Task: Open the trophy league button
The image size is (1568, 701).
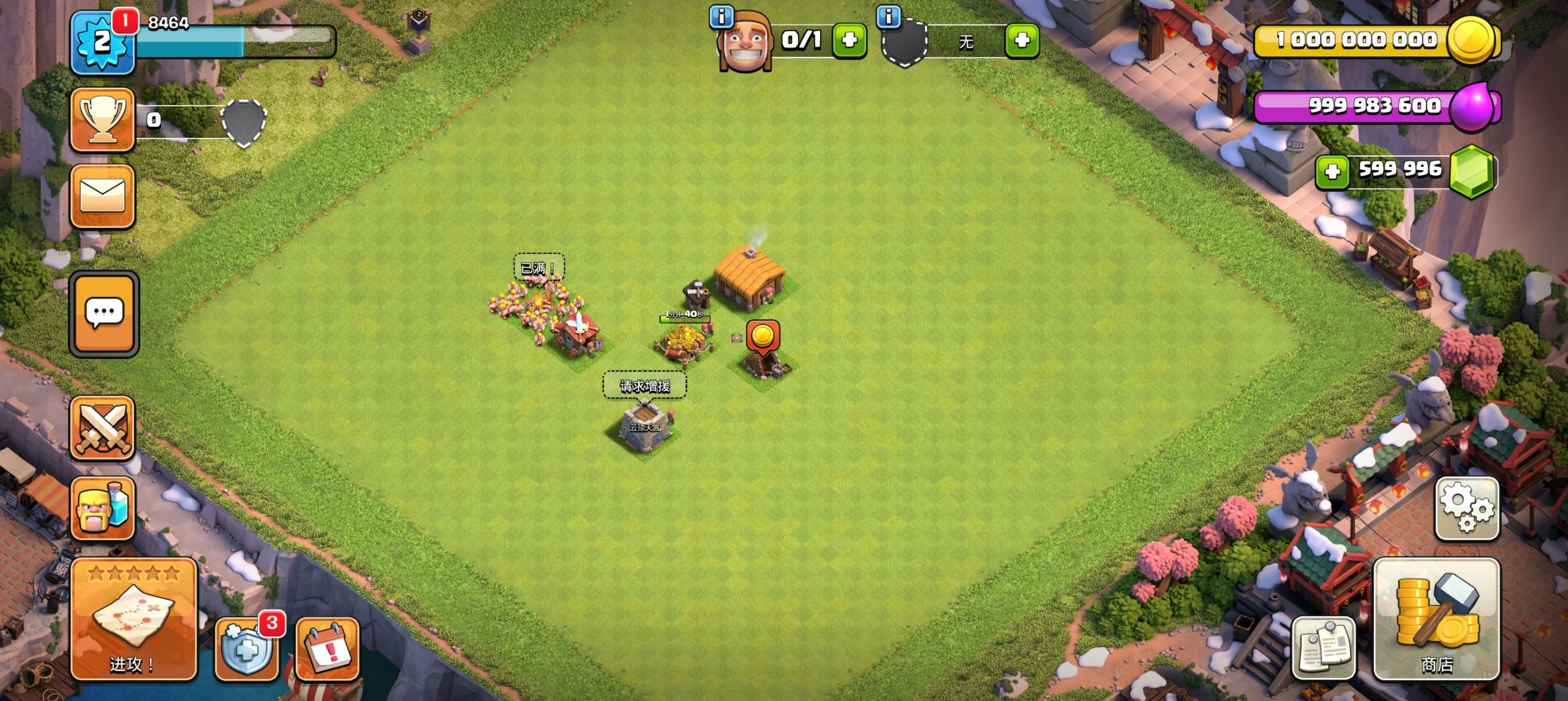Action: [102, 119]
